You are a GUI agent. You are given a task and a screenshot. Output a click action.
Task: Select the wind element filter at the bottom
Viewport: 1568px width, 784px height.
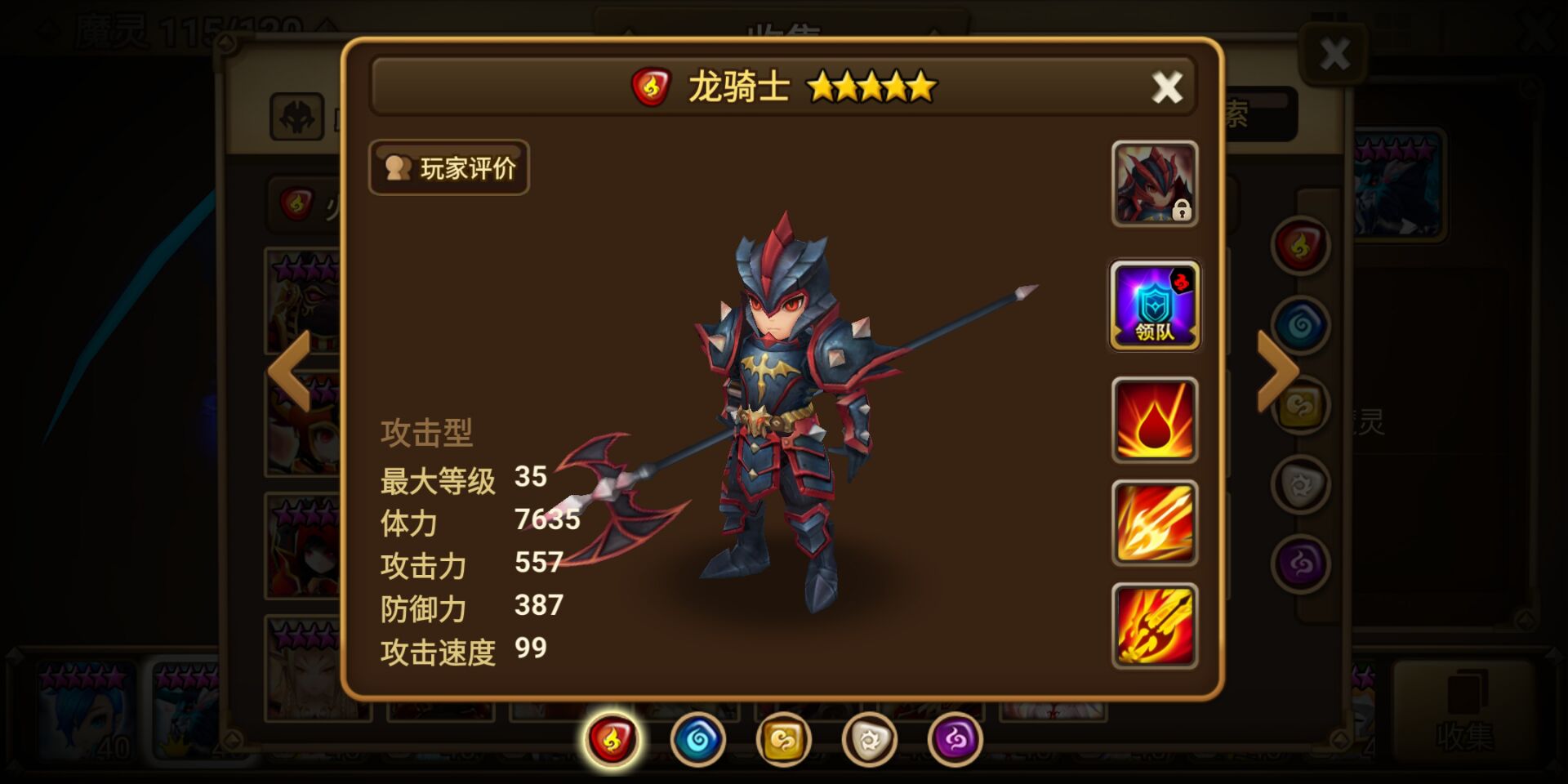coord(782,739)
